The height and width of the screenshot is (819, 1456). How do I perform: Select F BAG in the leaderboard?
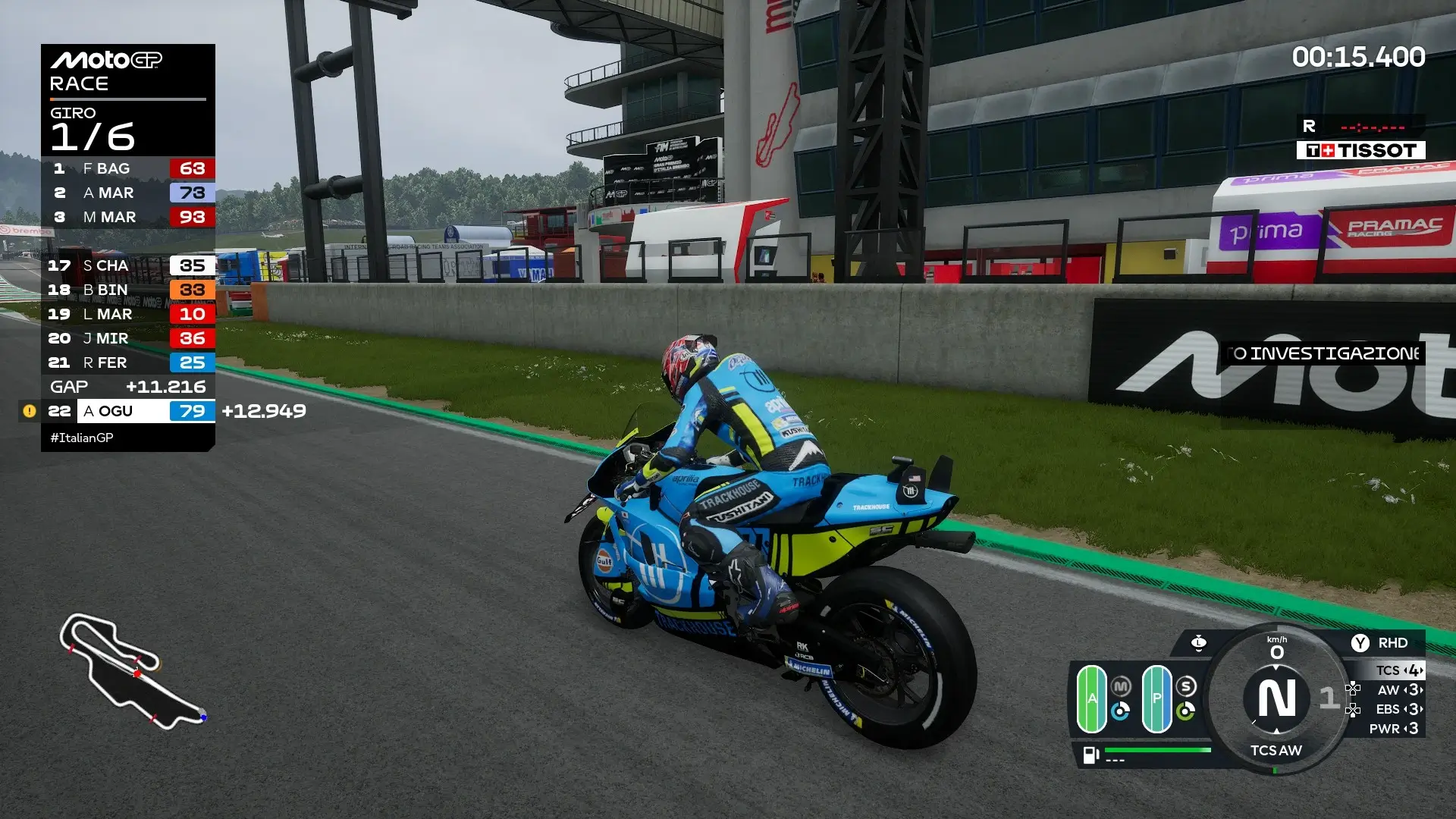pyautogui.click(x=127, y=168)
